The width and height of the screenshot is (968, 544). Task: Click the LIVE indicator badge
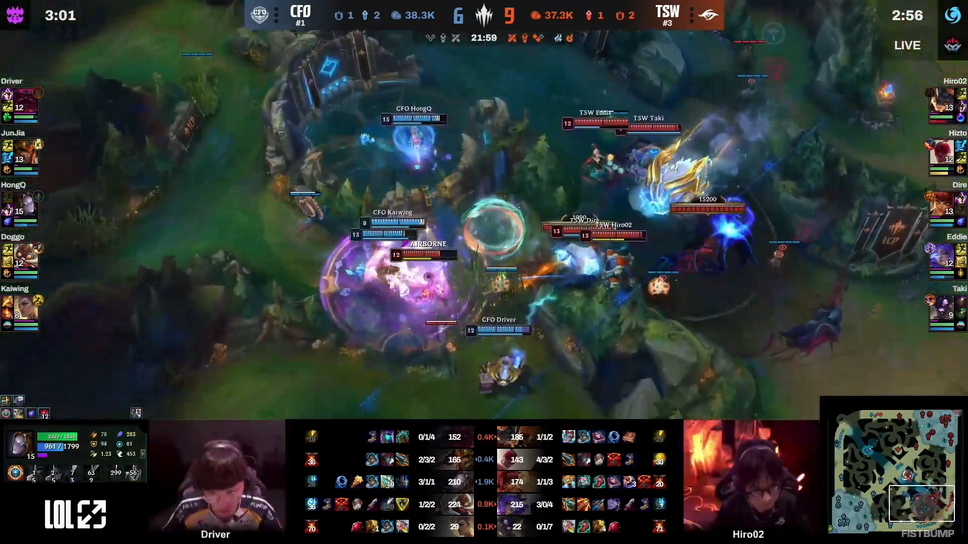[907, 45]
